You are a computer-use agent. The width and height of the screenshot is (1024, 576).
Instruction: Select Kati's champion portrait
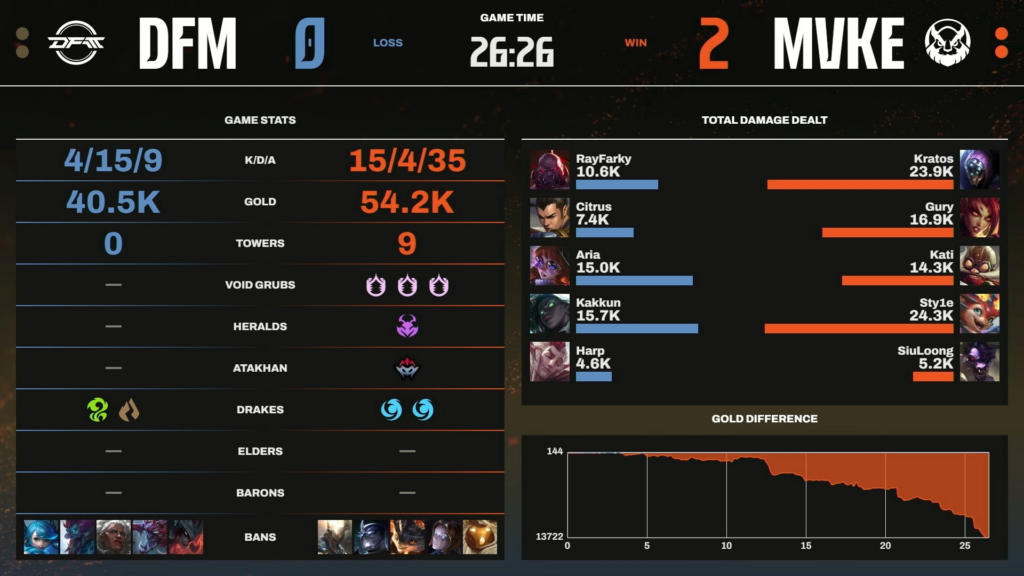tap(979, 266)
